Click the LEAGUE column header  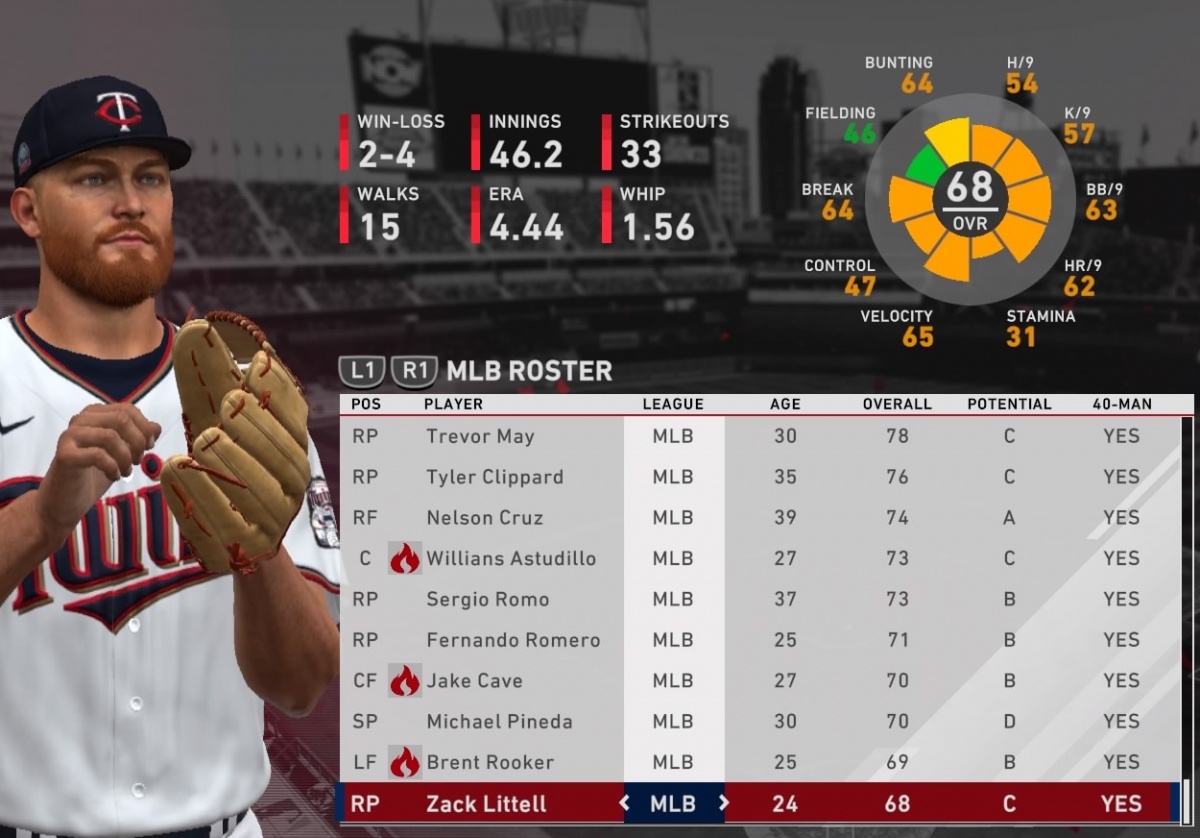672,405
